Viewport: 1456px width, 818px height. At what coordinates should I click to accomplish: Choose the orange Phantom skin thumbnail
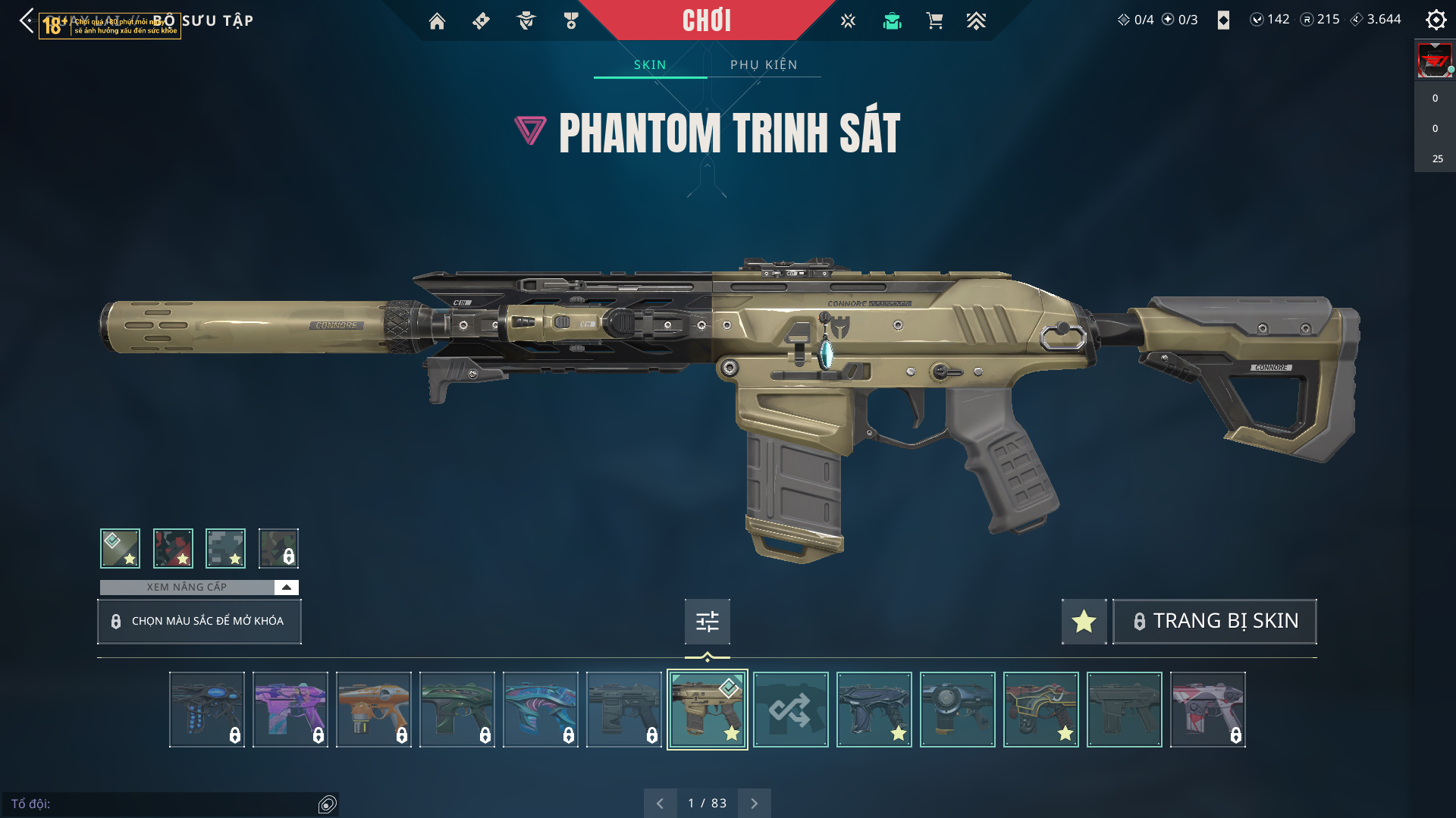[373, 710]
